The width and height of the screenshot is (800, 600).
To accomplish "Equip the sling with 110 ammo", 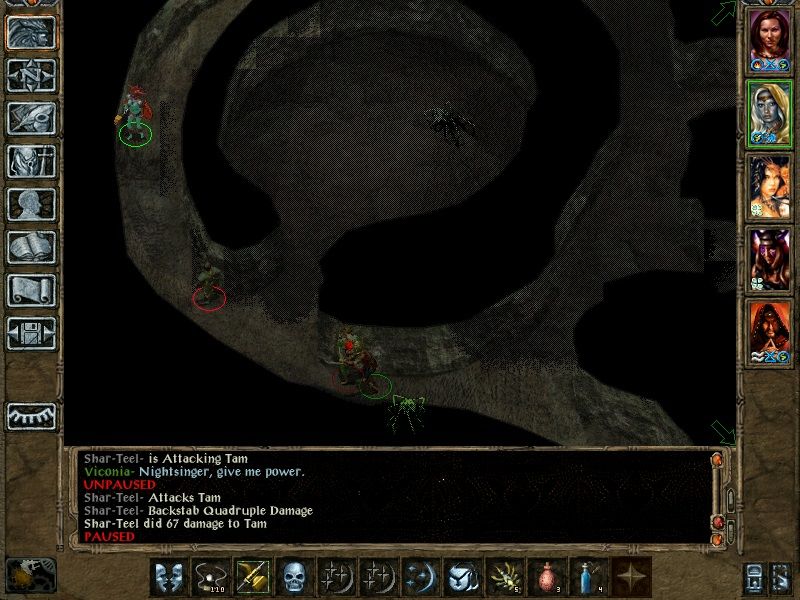I will click(x=209, y=576).
